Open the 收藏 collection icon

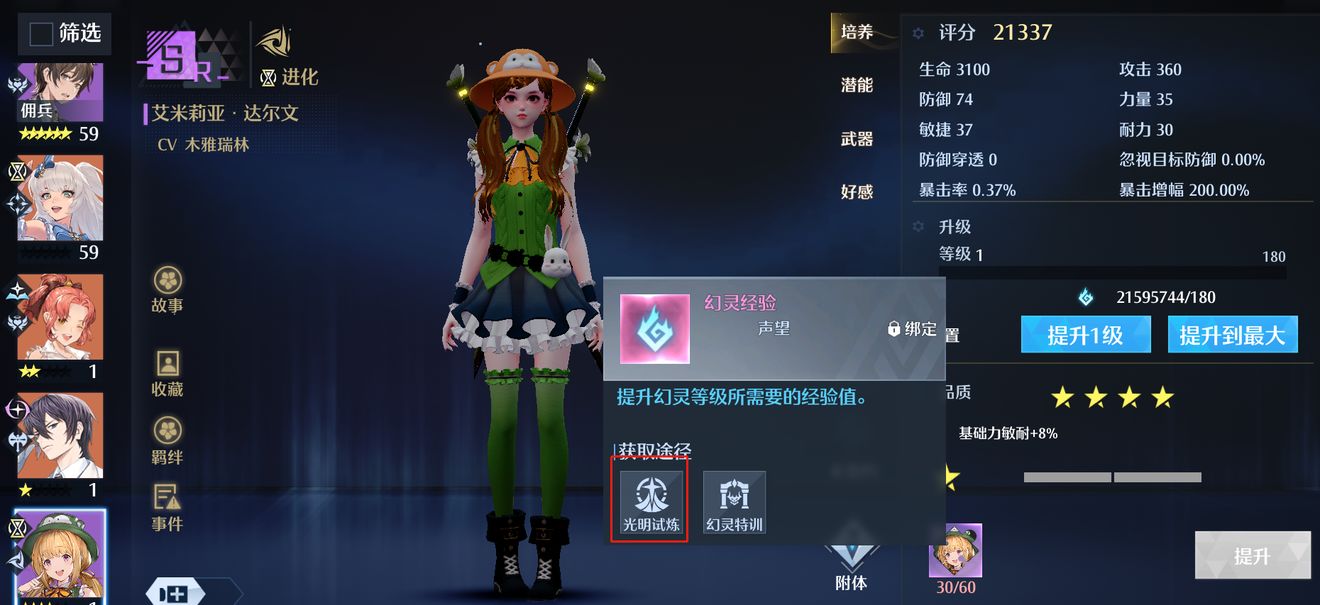click(x=167, y=374)
